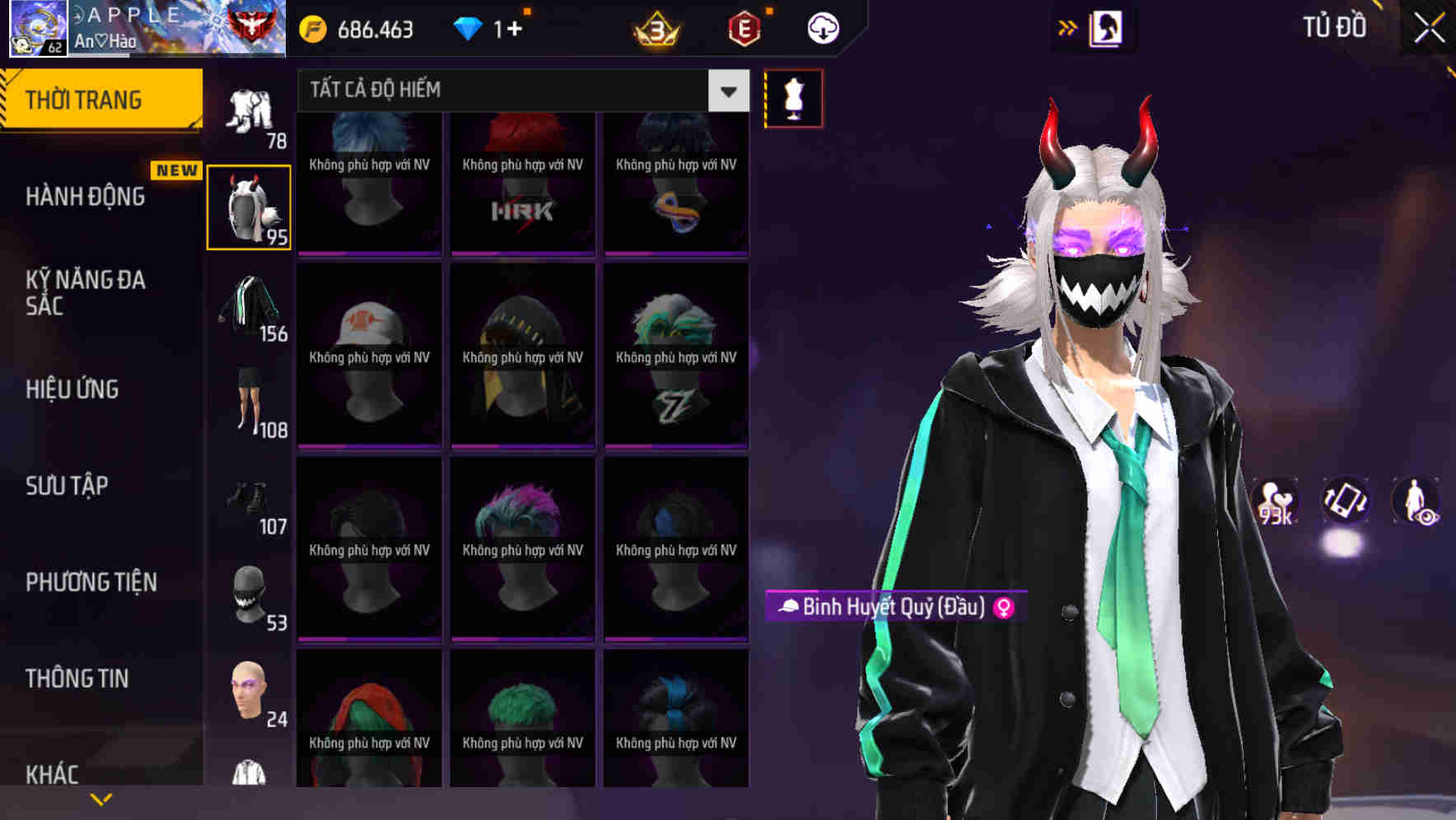Open the cloud download icon in top bar

[822, 28]
